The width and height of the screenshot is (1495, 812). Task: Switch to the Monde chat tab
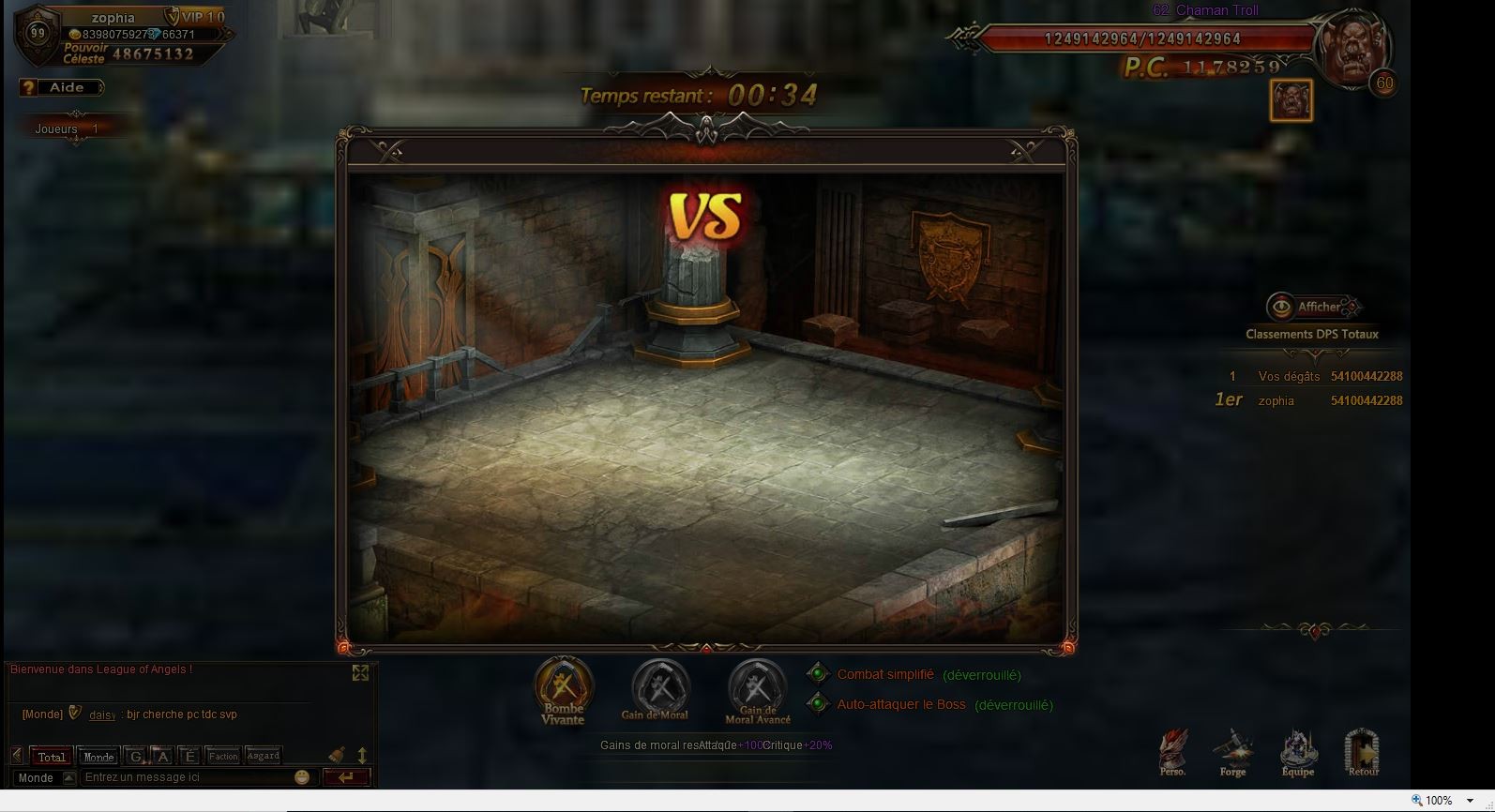[98, 757]
